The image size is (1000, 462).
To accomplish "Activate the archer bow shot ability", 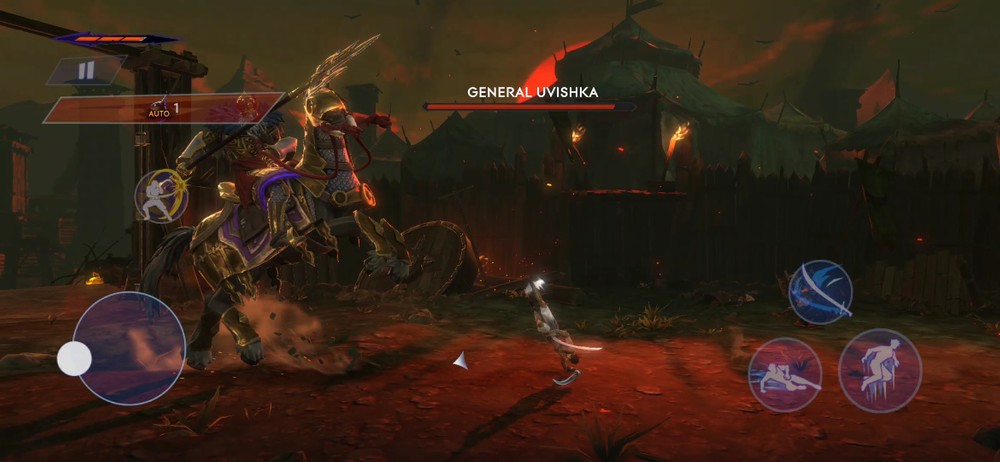I will 161,195.
